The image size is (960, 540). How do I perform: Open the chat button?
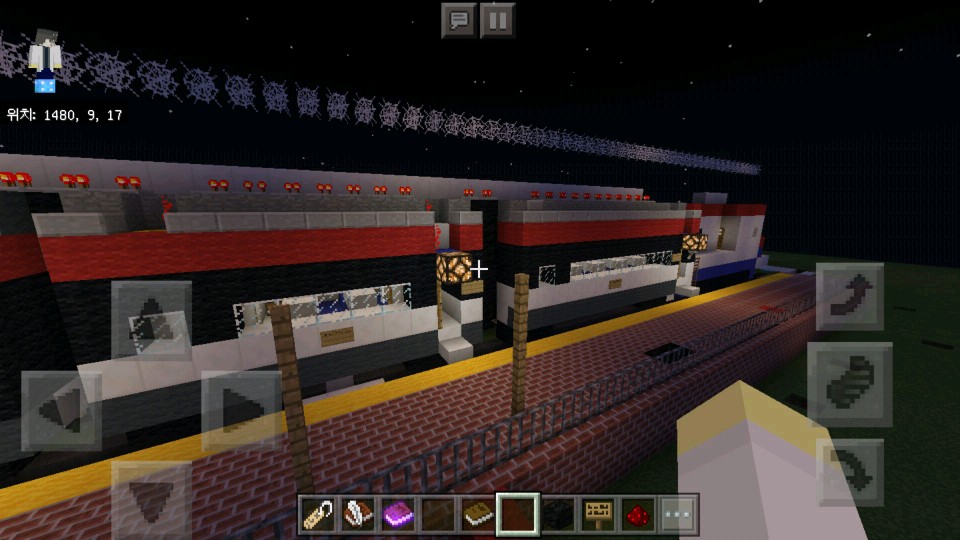click(x=459, y=20)
